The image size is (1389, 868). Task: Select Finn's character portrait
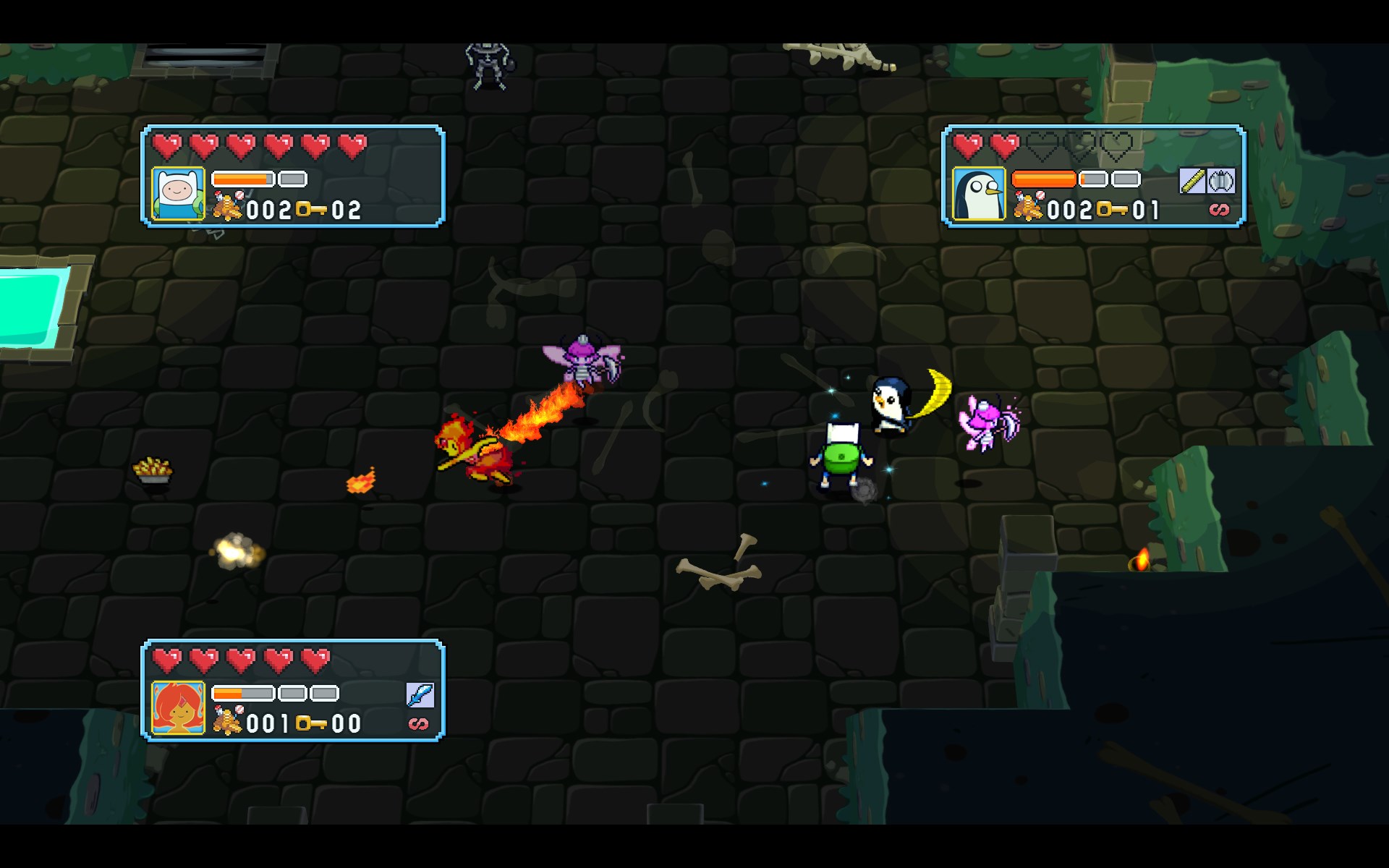(x=178, y=193)
